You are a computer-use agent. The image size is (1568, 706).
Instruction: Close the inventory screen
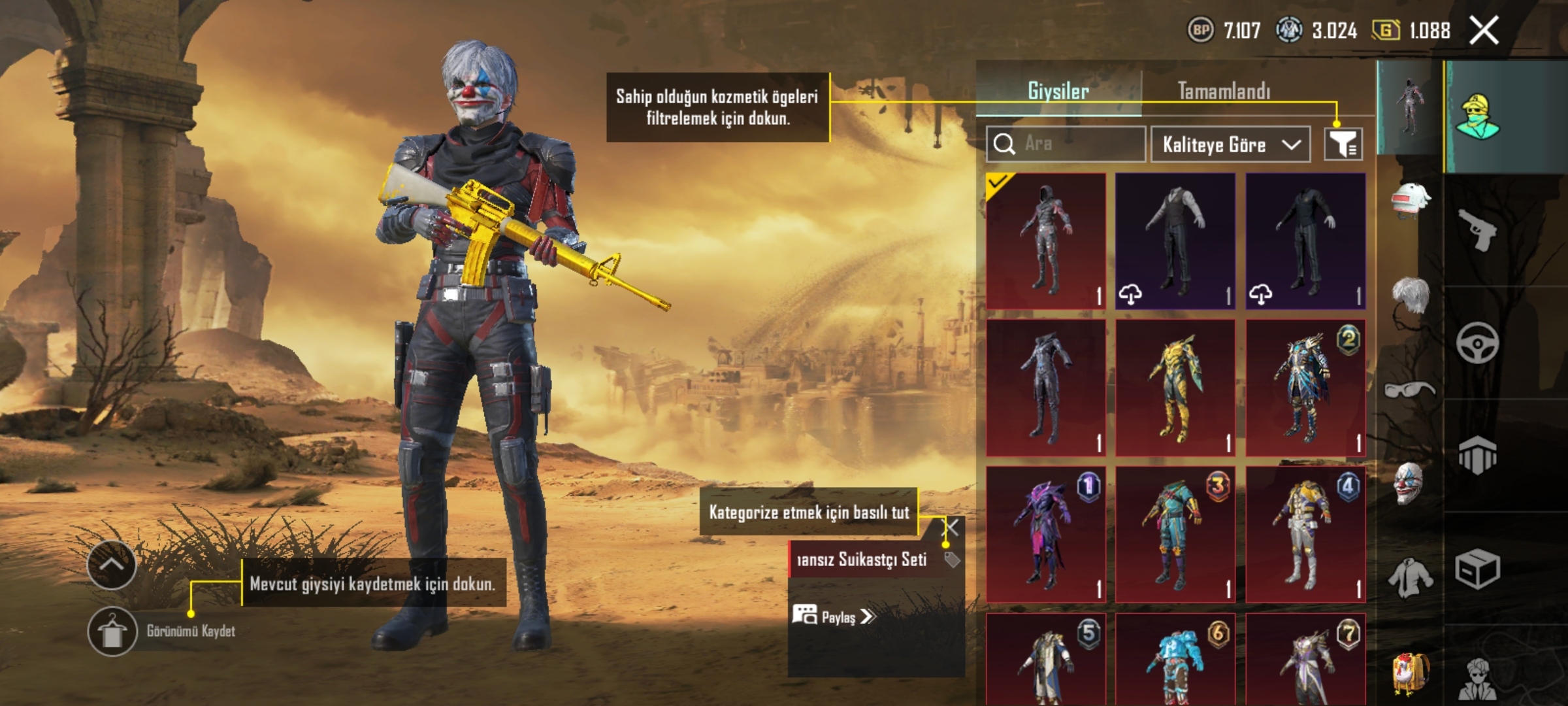(1484, 31)
